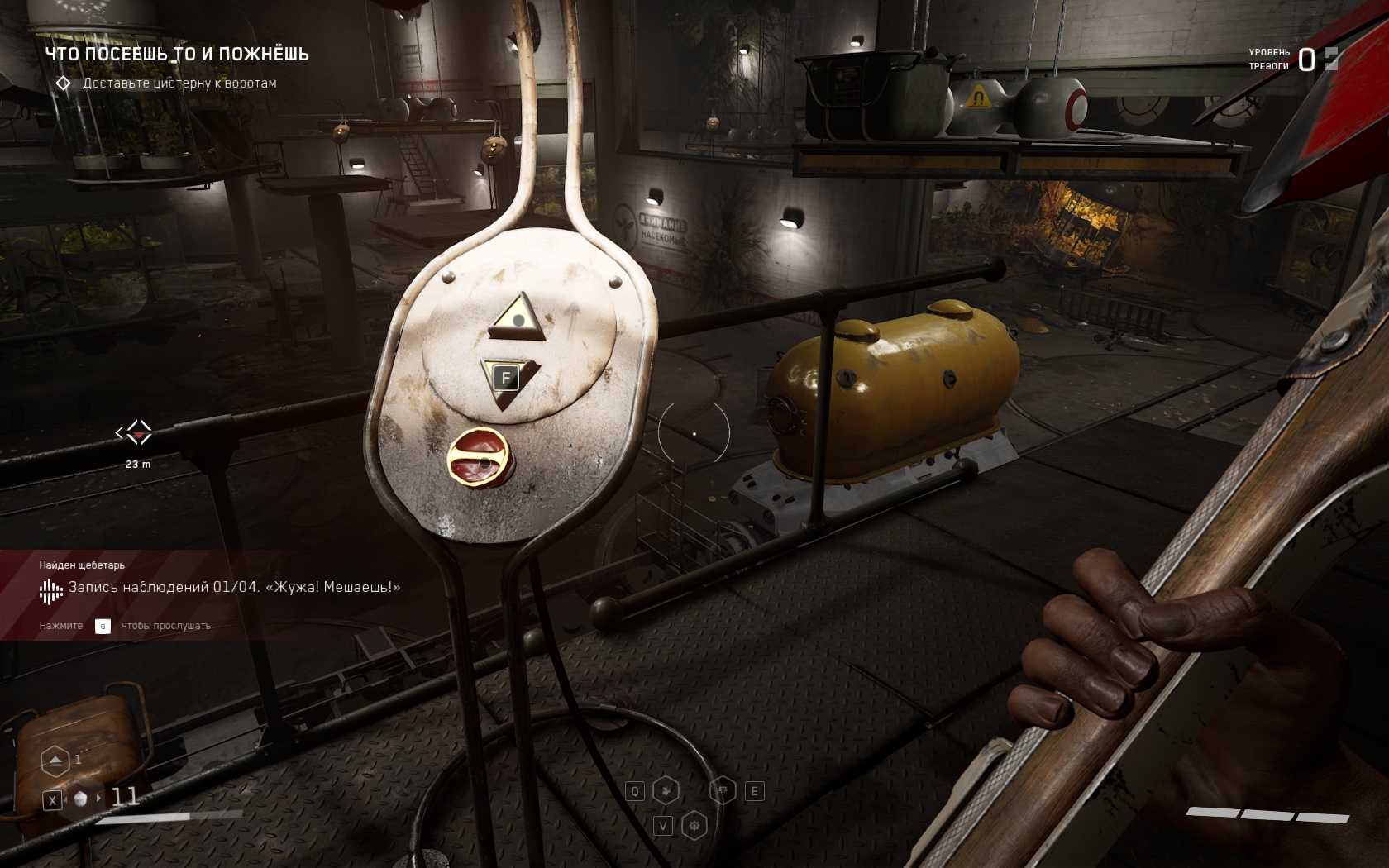Activate the hexagonal ability with the gear icon
Image resolution: width=1389 pixels, height=868 pixels.
click(x=694, y=825)
